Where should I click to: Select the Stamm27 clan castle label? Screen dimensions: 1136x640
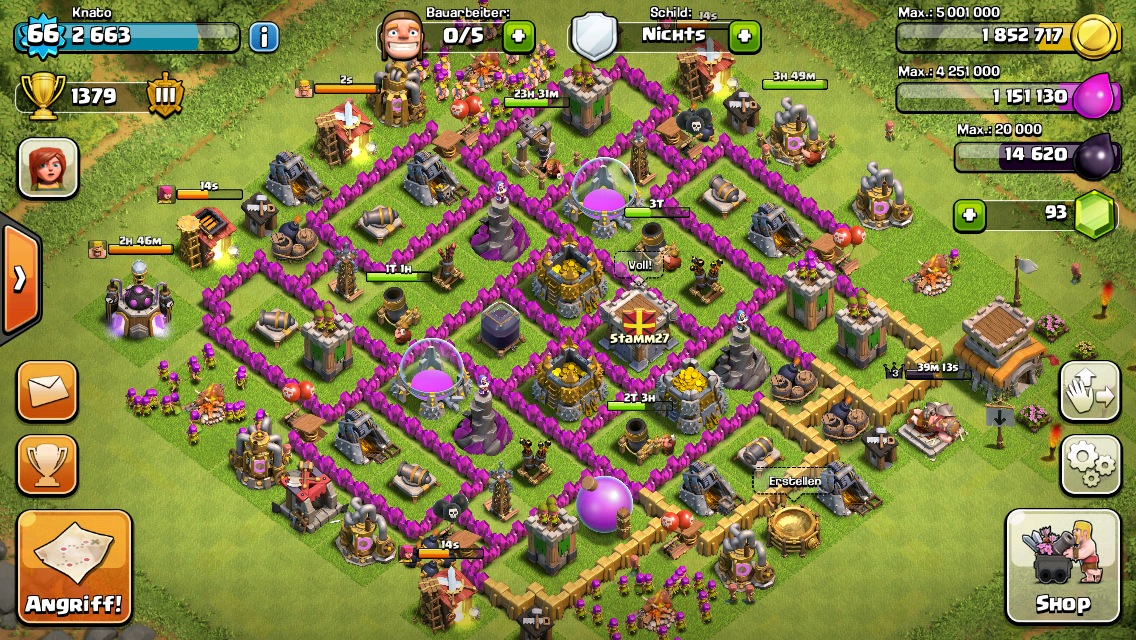[x=636, y=338]
